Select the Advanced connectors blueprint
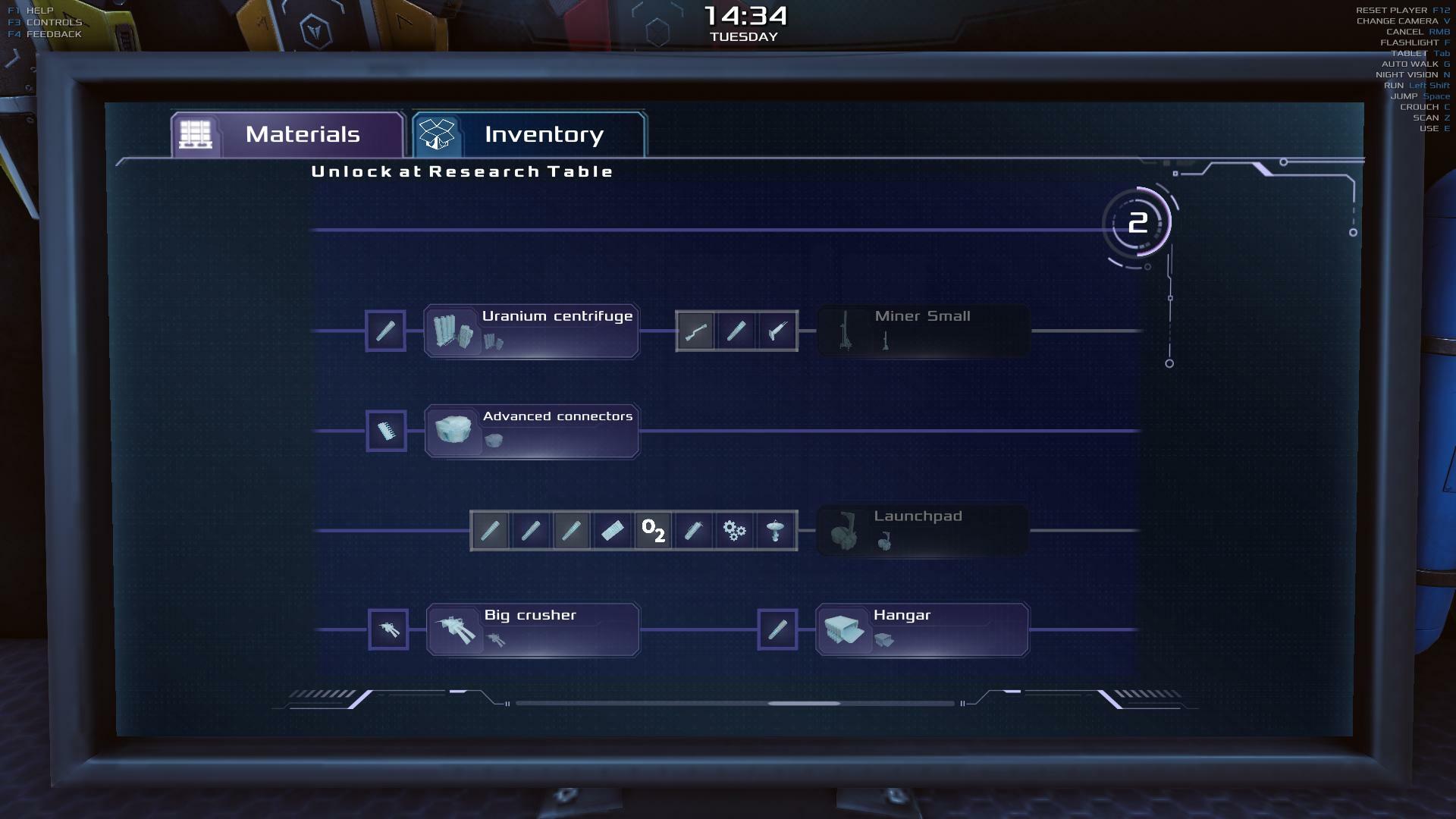 (532, 431)
